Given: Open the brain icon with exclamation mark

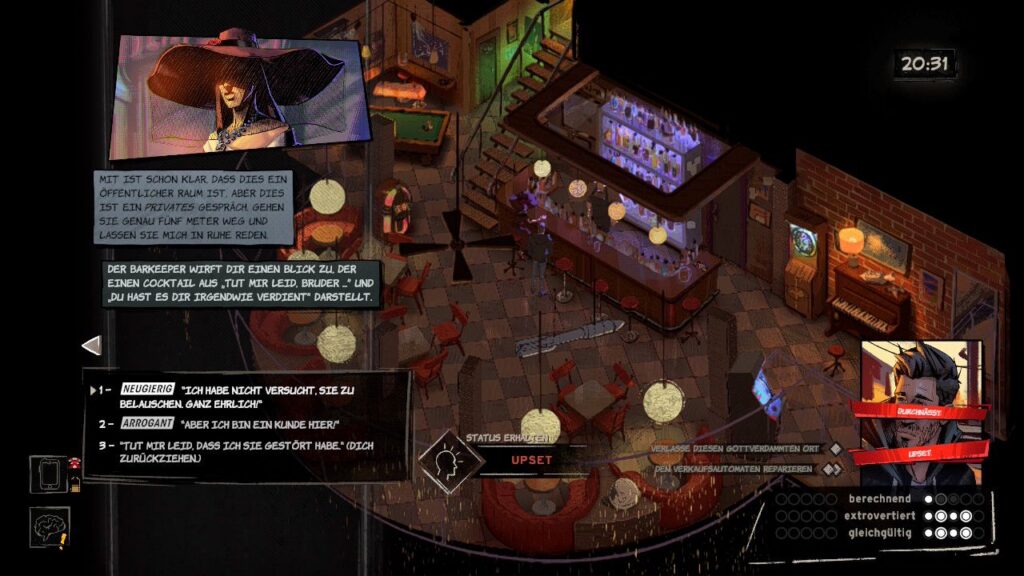Looking at the screenshot, I should point(47,527).
